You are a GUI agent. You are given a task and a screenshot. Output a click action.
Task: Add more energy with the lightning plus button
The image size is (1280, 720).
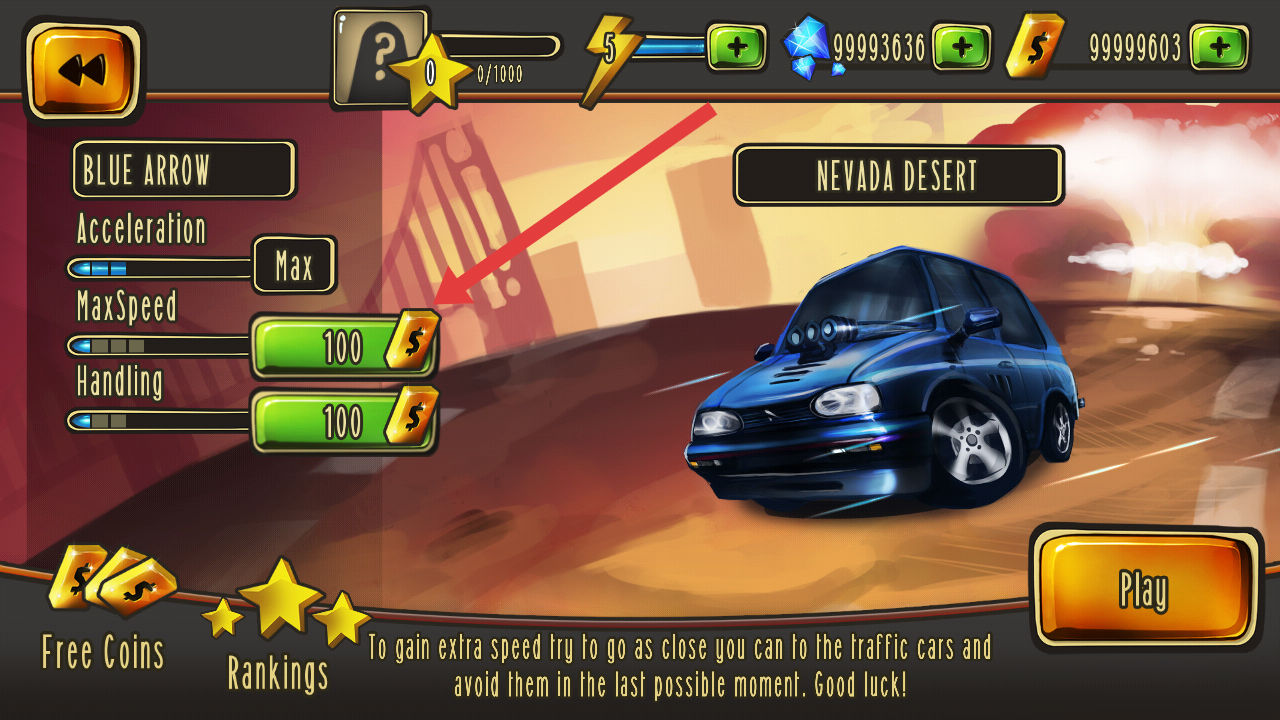(737, 48)
